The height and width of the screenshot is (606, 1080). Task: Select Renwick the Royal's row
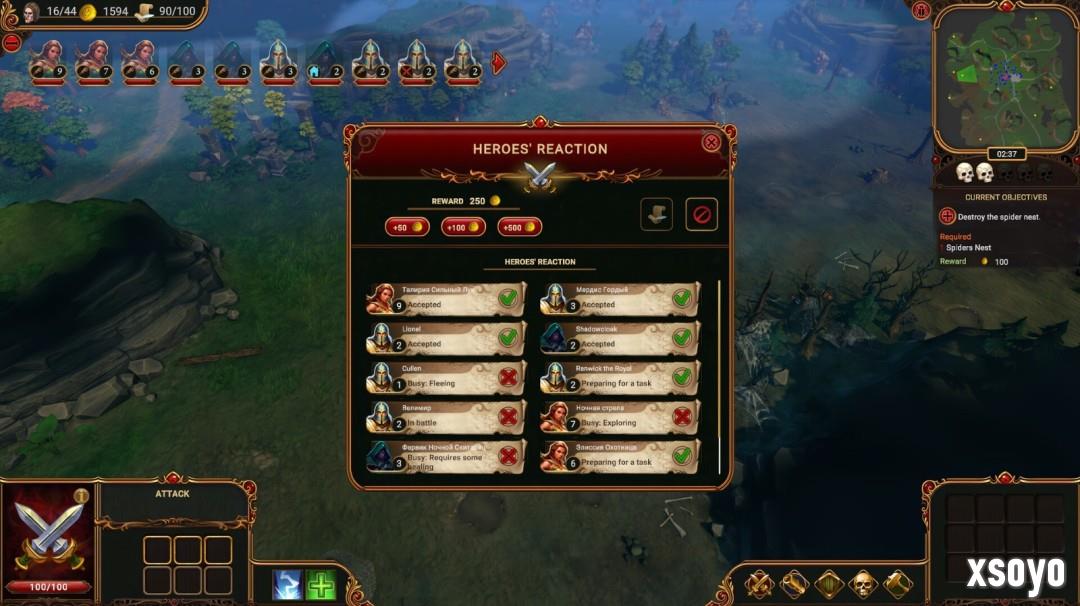(620, 377)
